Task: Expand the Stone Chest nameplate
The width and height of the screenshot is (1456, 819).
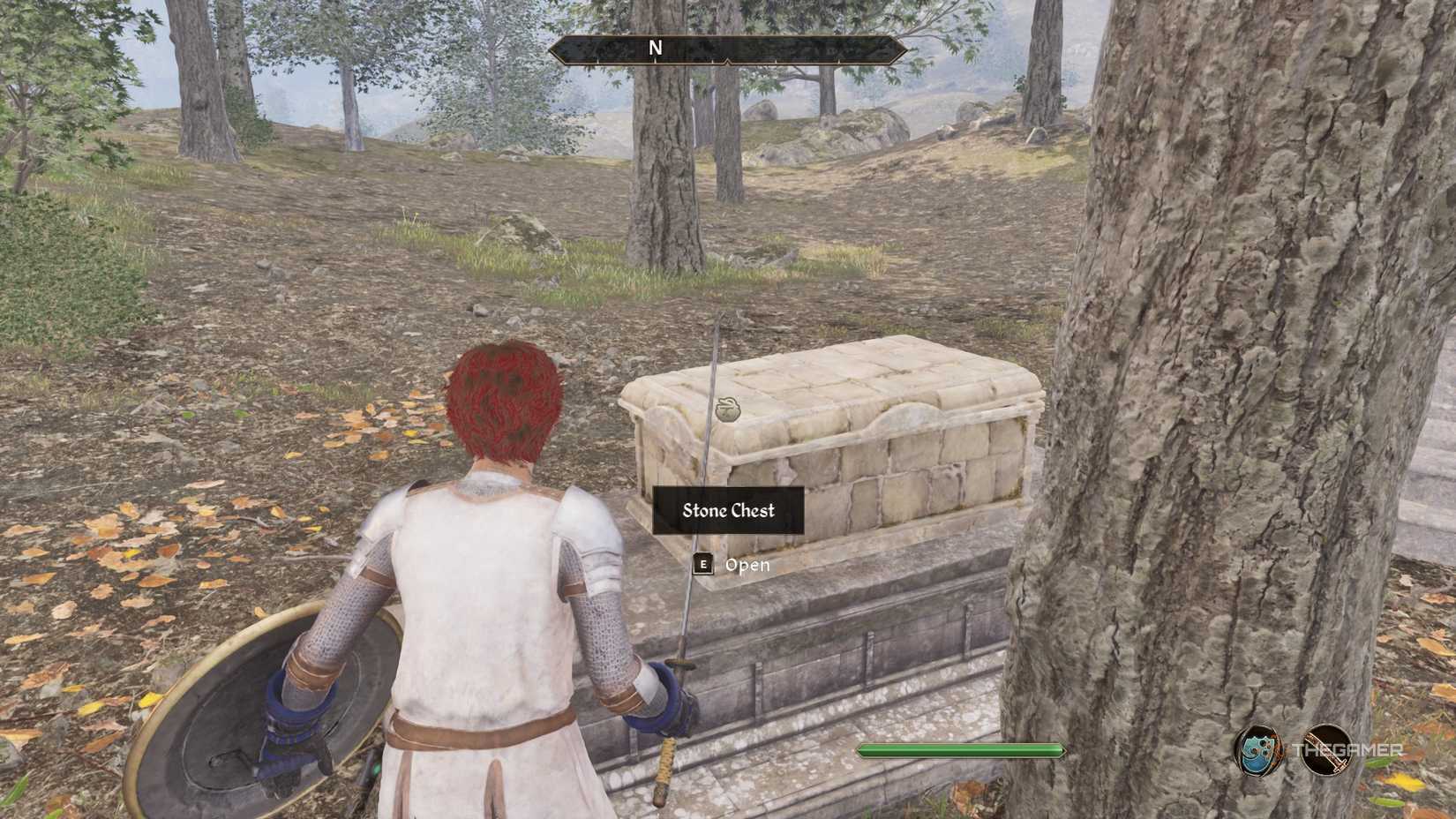Action: tap(727, 511)
